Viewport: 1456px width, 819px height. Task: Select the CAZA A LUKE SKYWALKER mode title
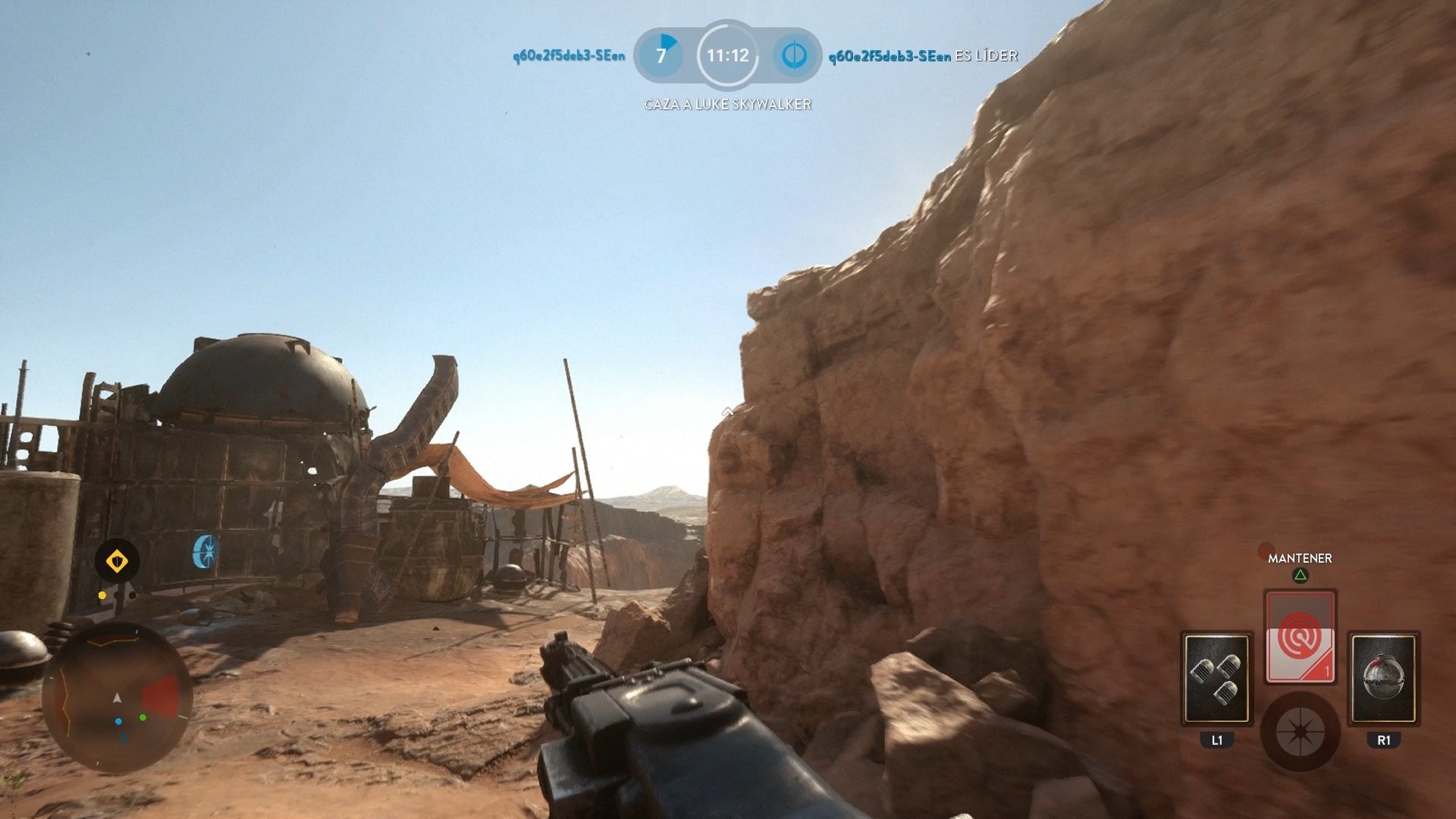tap(726, 102)
